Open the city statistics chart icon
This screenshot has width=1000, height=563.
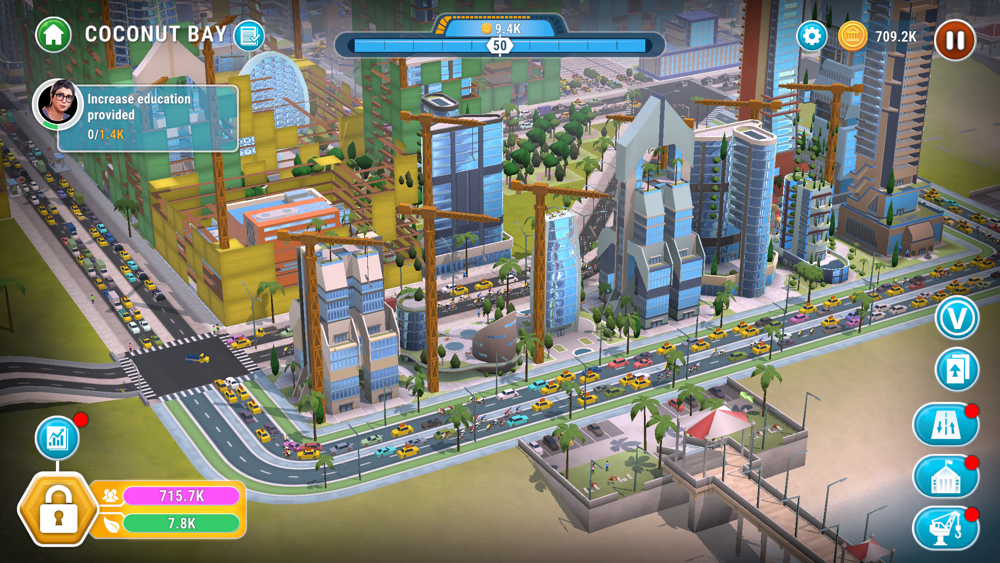[57, 438]
